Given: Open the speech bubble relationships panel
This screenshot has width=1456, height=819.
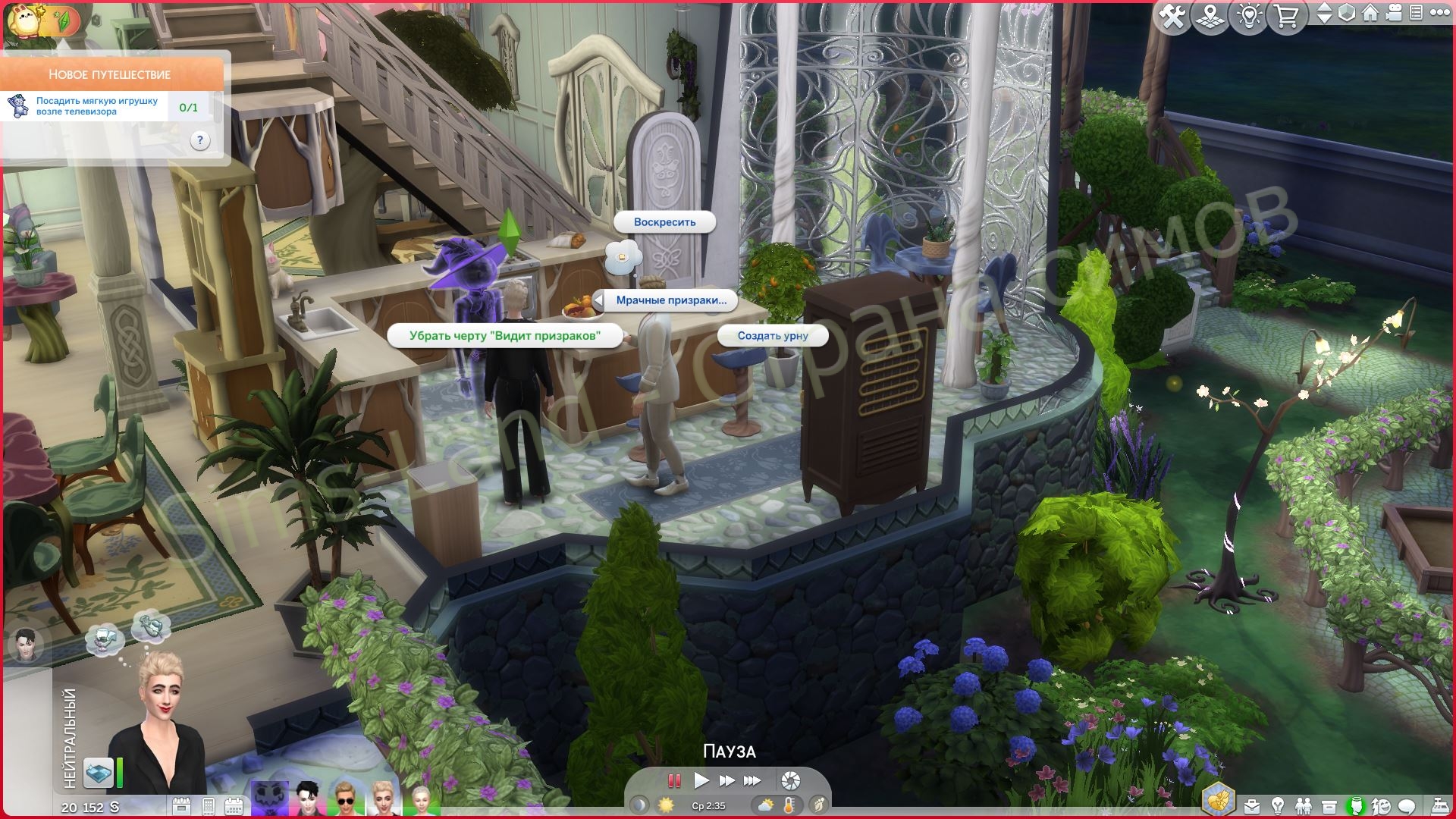Looking at the screenshot, I should [x=1407, y=806].
